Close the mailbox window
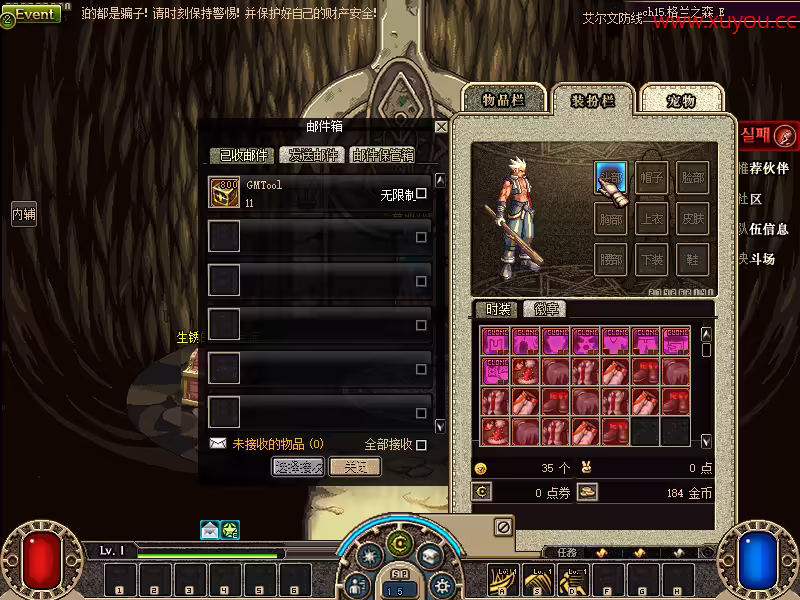The image size is (800, 600). (441, 127)
